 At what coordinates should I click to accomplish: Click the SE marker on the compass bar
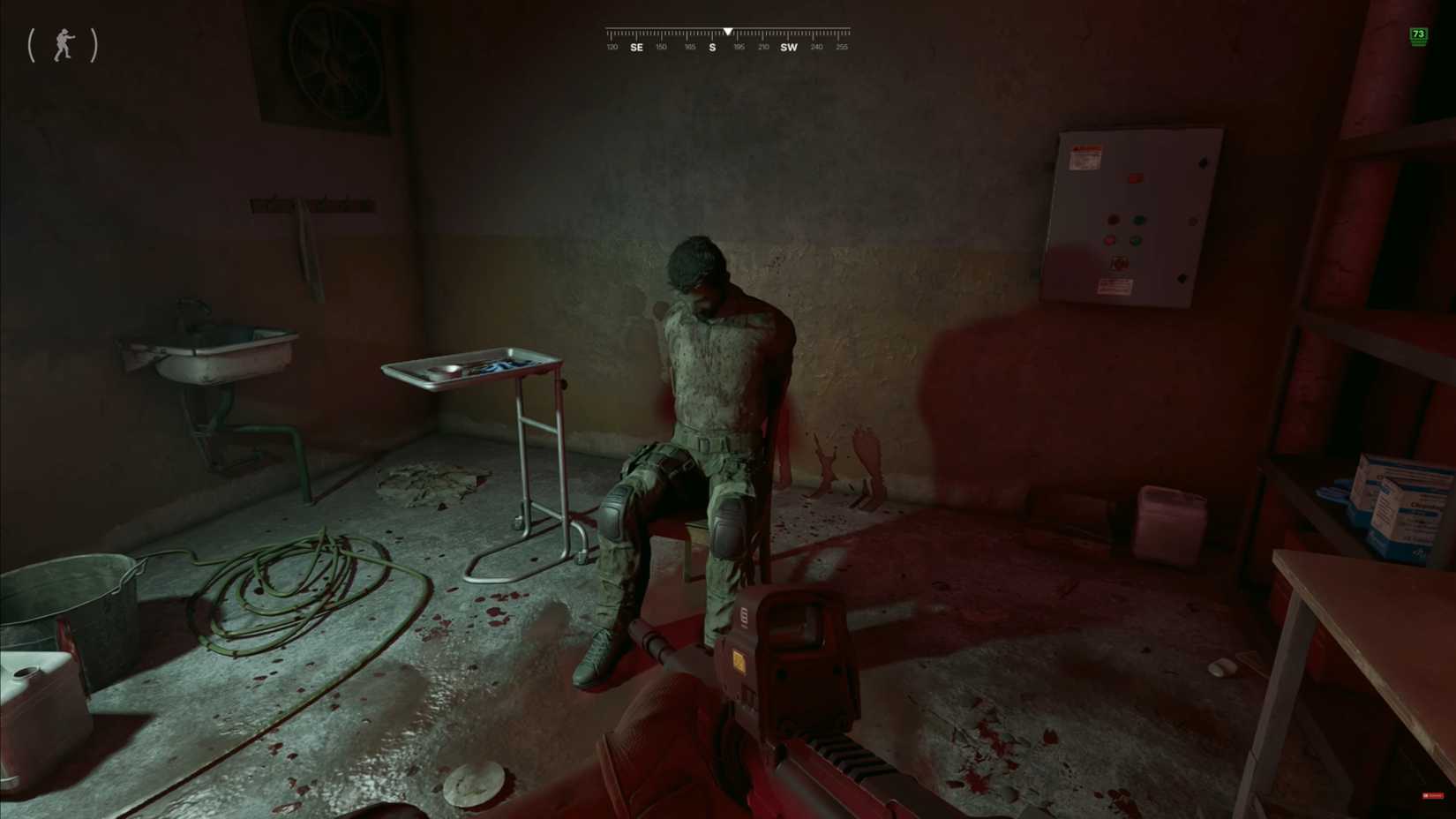coord(636,47)
